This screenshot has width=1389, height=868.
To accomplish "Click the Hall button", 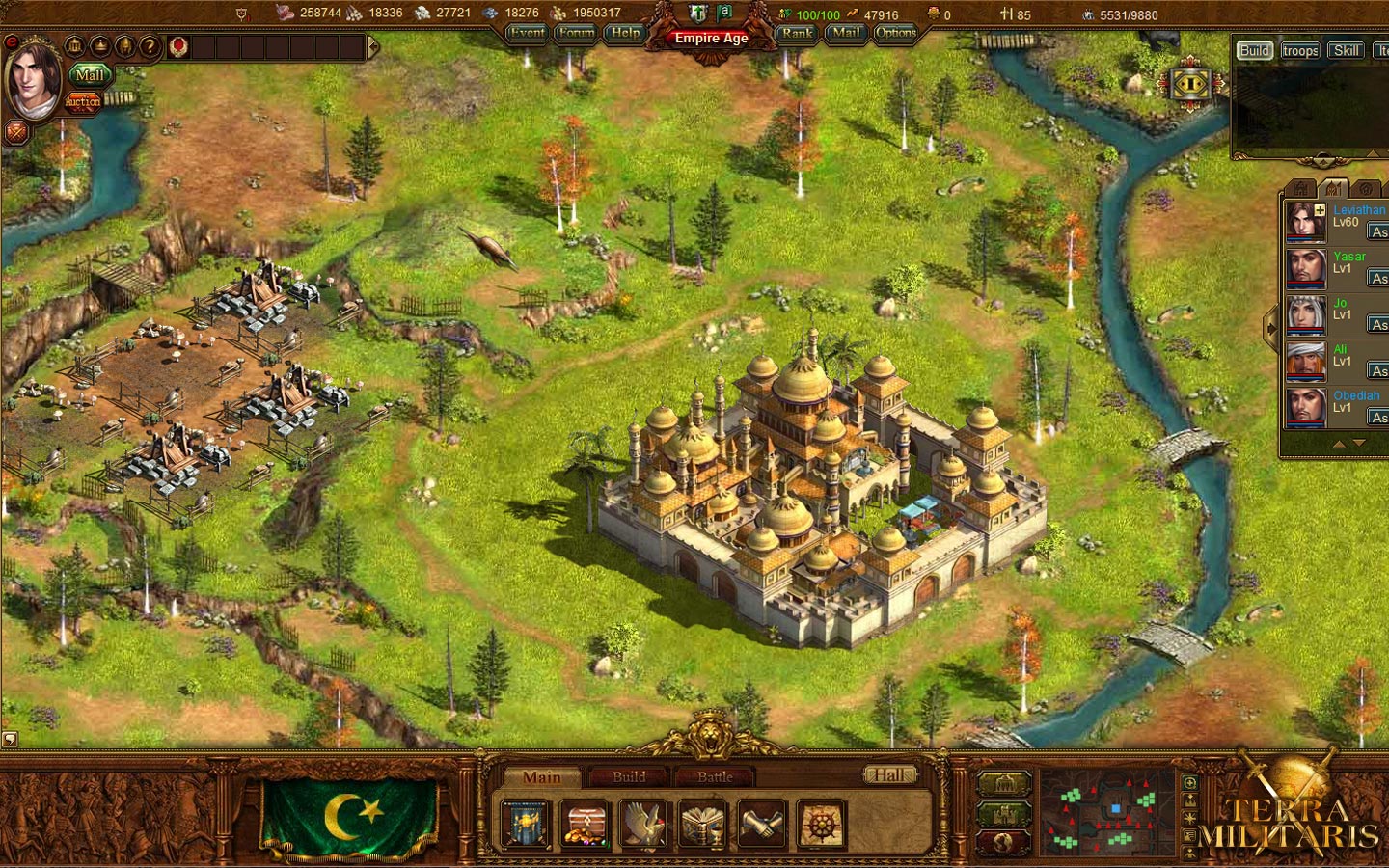I will click(x=888, y=774).
